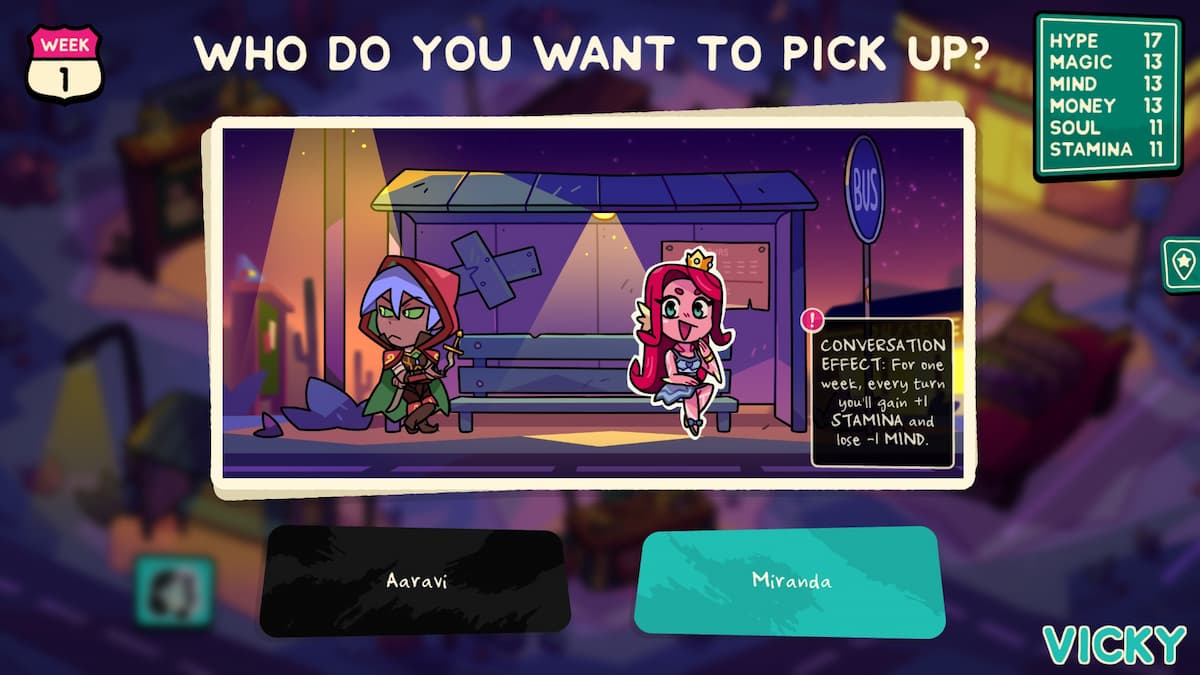The width and height of the screenshot is (1200, 675).
Task: Choose Aaravi to pick up
Action: point(414,582)
